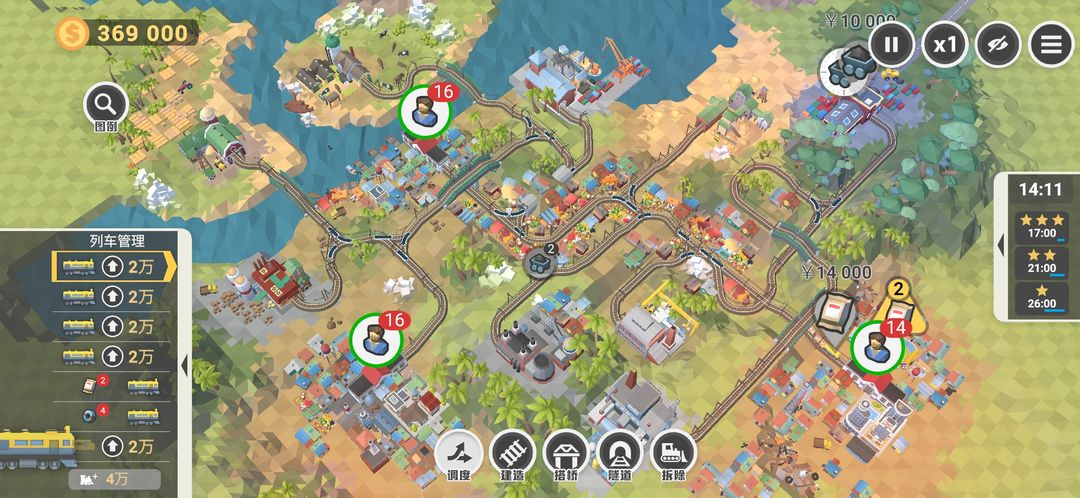Image resolution: width=1080 pixels, height=498 pixels.
Task: Select the highlighted first train in 列车管理
Action: [112, 267]
